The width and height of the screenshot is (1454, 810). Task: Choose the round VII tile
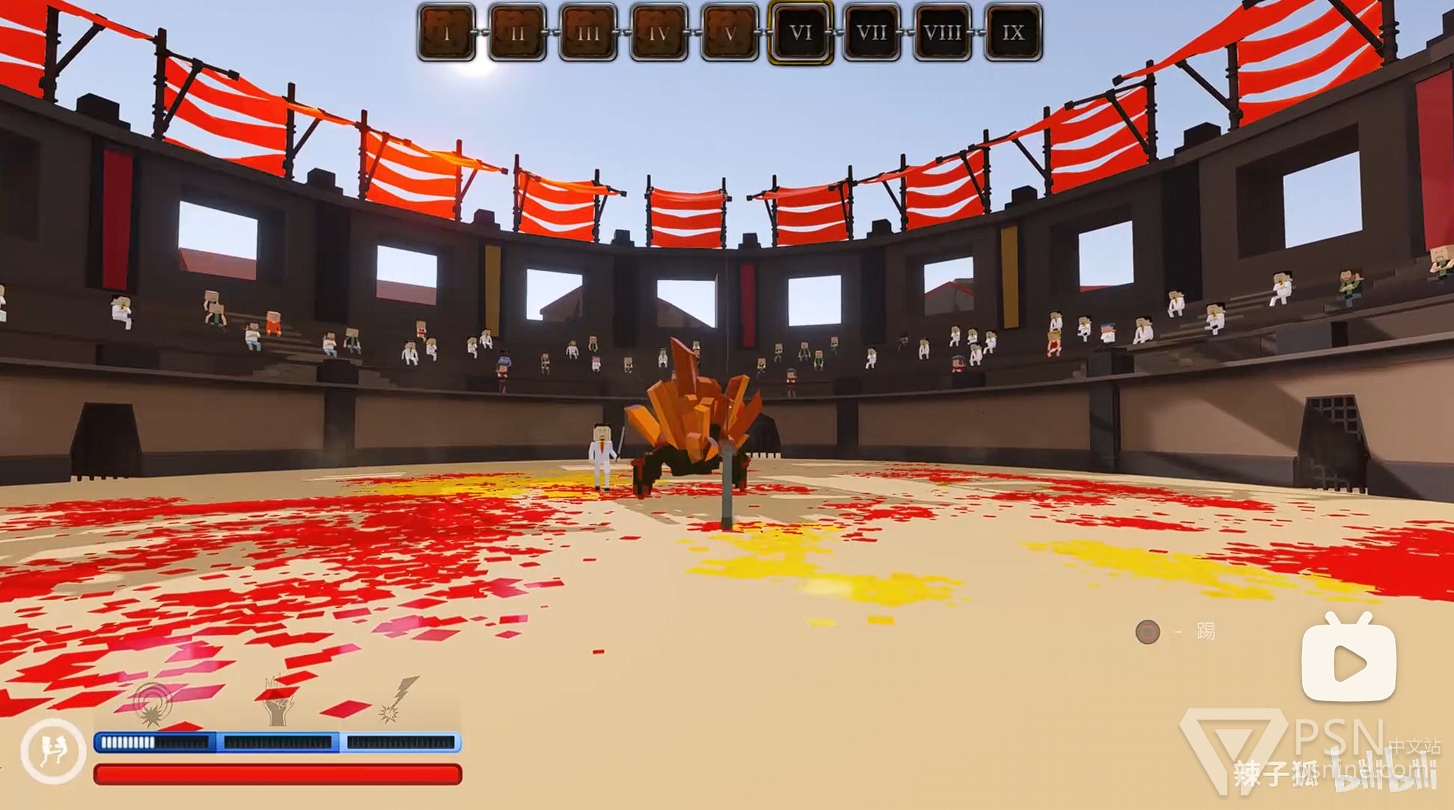click(872, 32)
